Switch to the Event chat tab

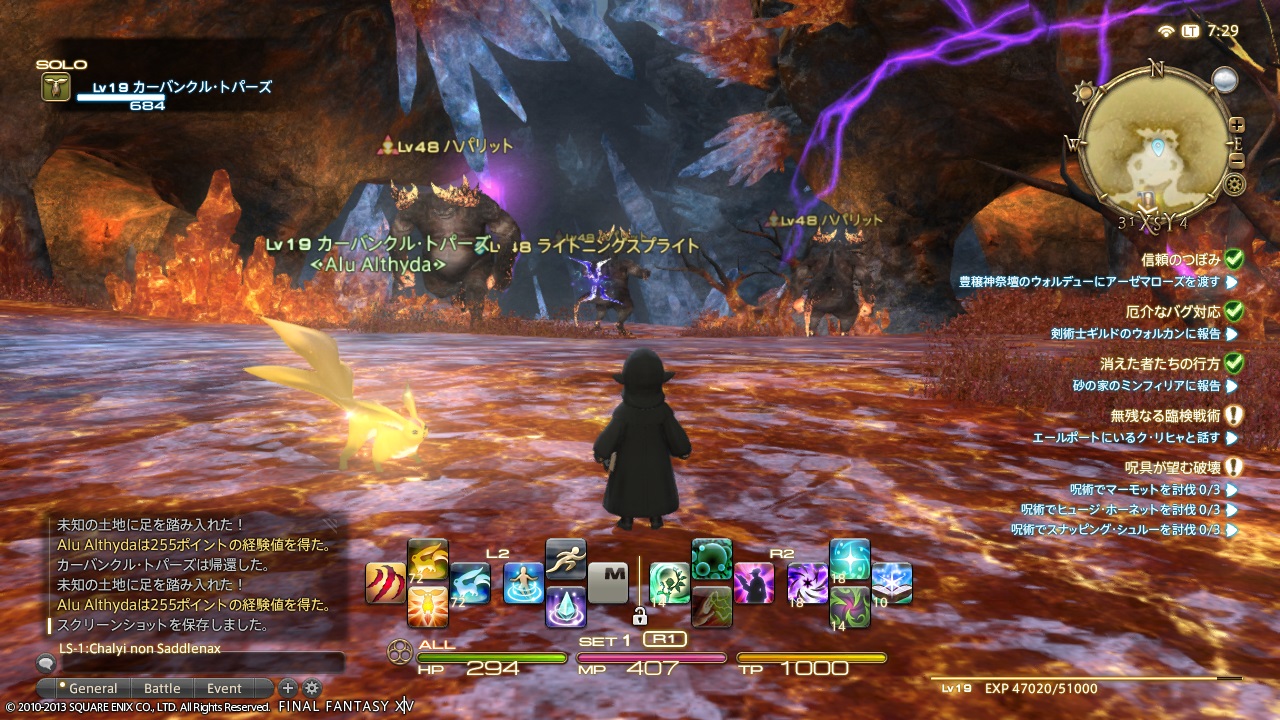224,688
